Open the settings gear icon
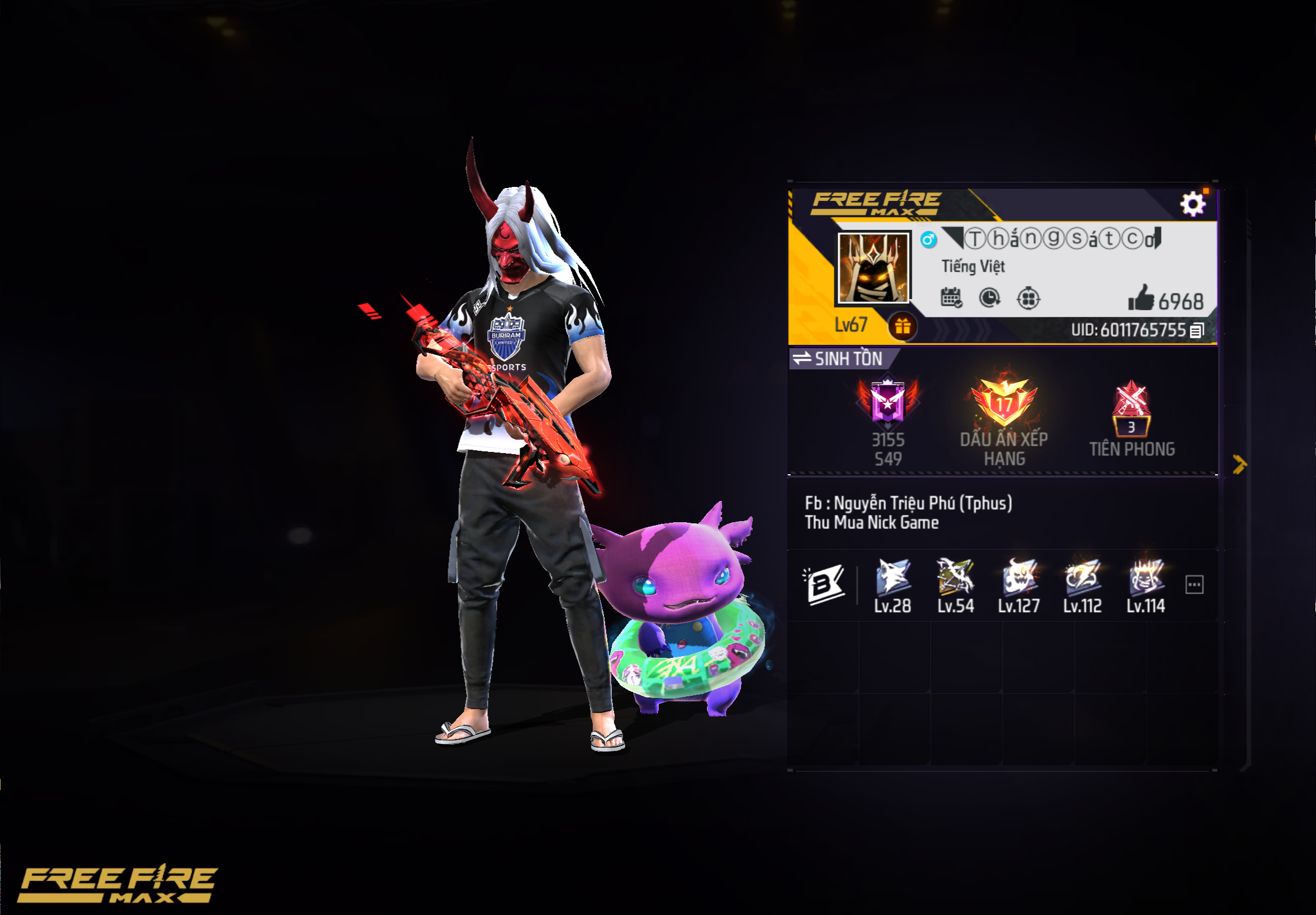Screen dimensions: 1316x915 click(x=1193, y=203)
